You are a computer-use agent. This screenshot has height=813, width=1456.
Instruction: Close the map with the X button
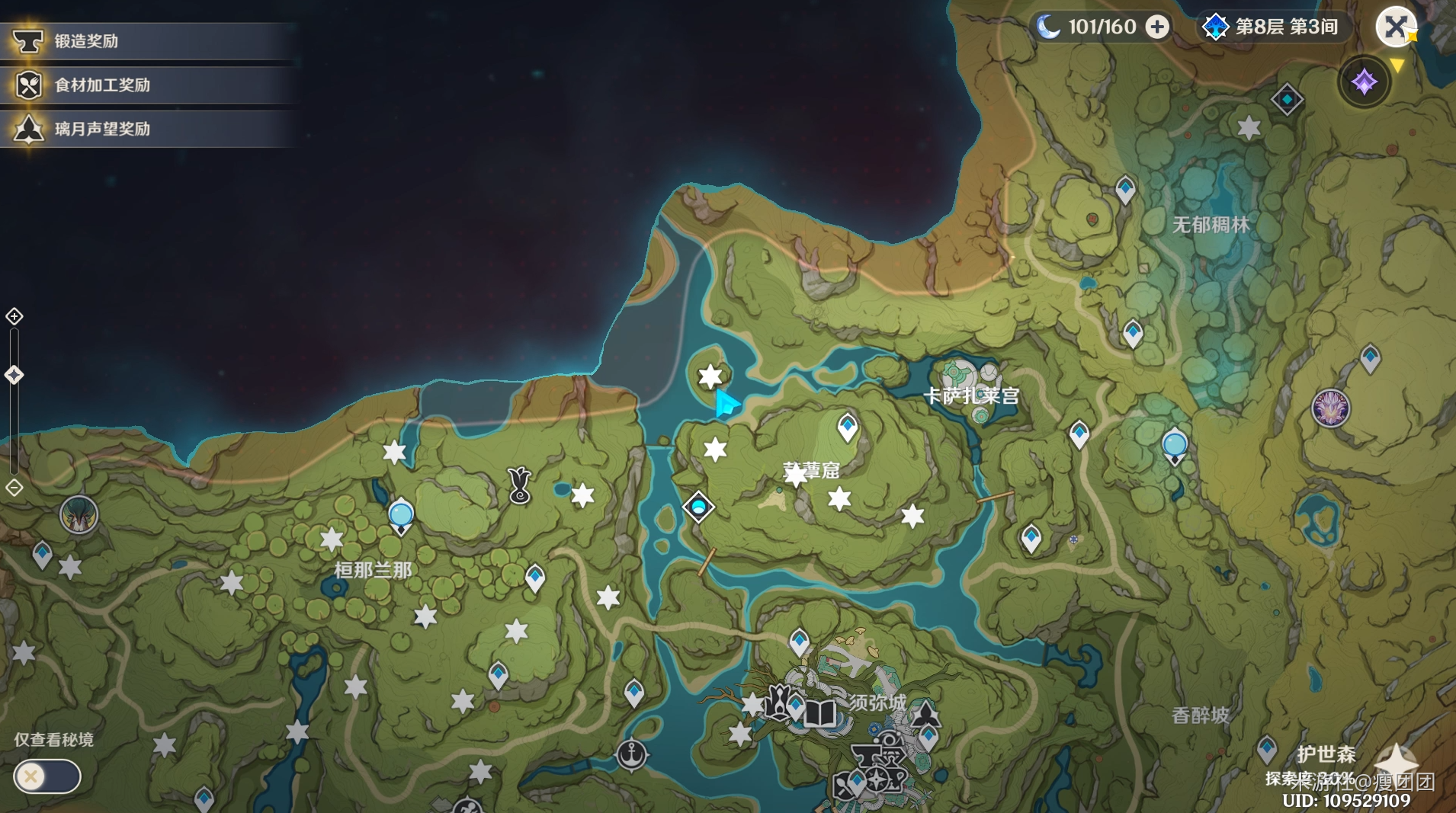(x=1395, y=27)
